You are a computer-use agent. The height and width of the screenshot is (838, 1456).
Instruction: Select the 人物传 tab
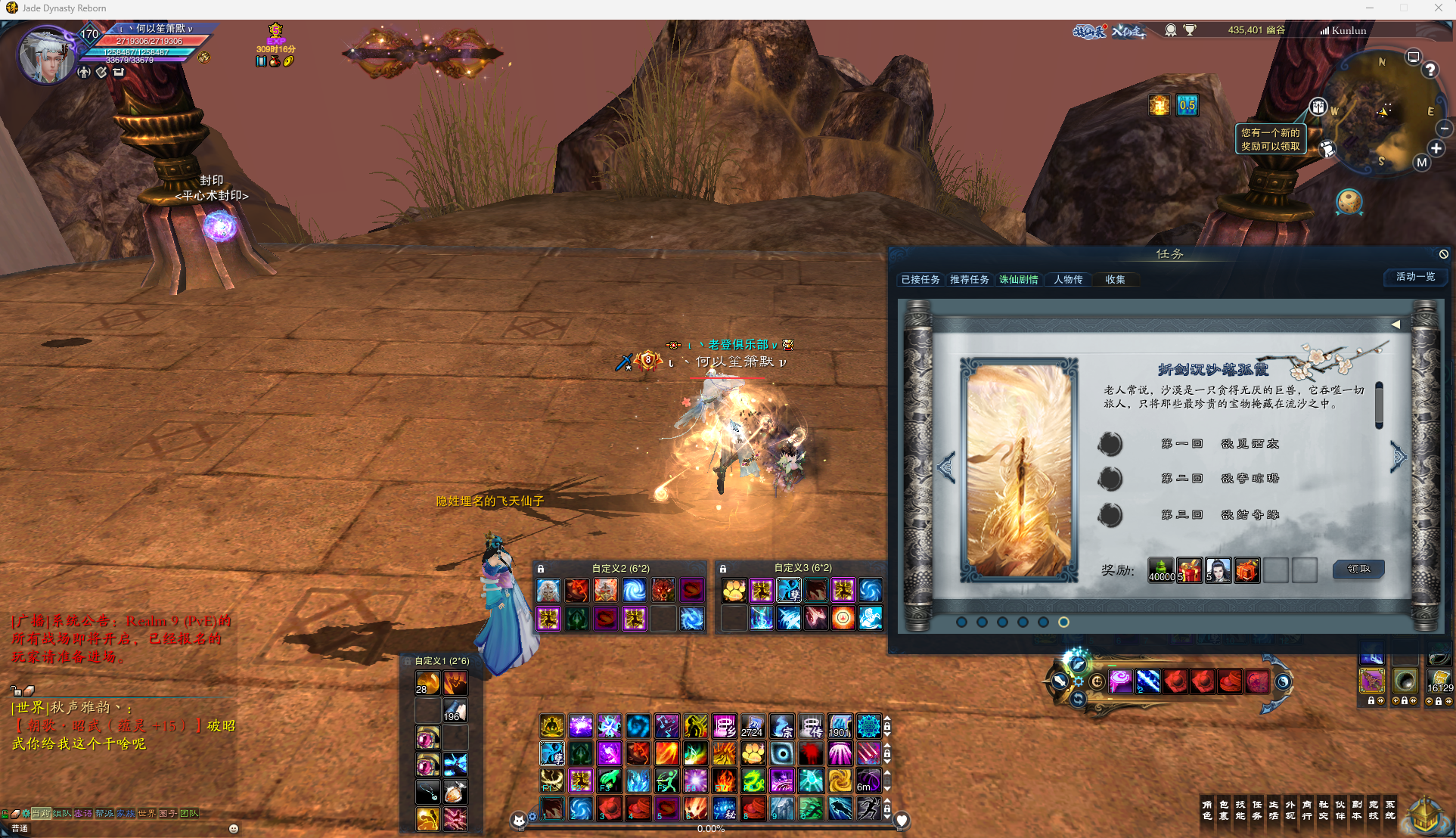1068,280
